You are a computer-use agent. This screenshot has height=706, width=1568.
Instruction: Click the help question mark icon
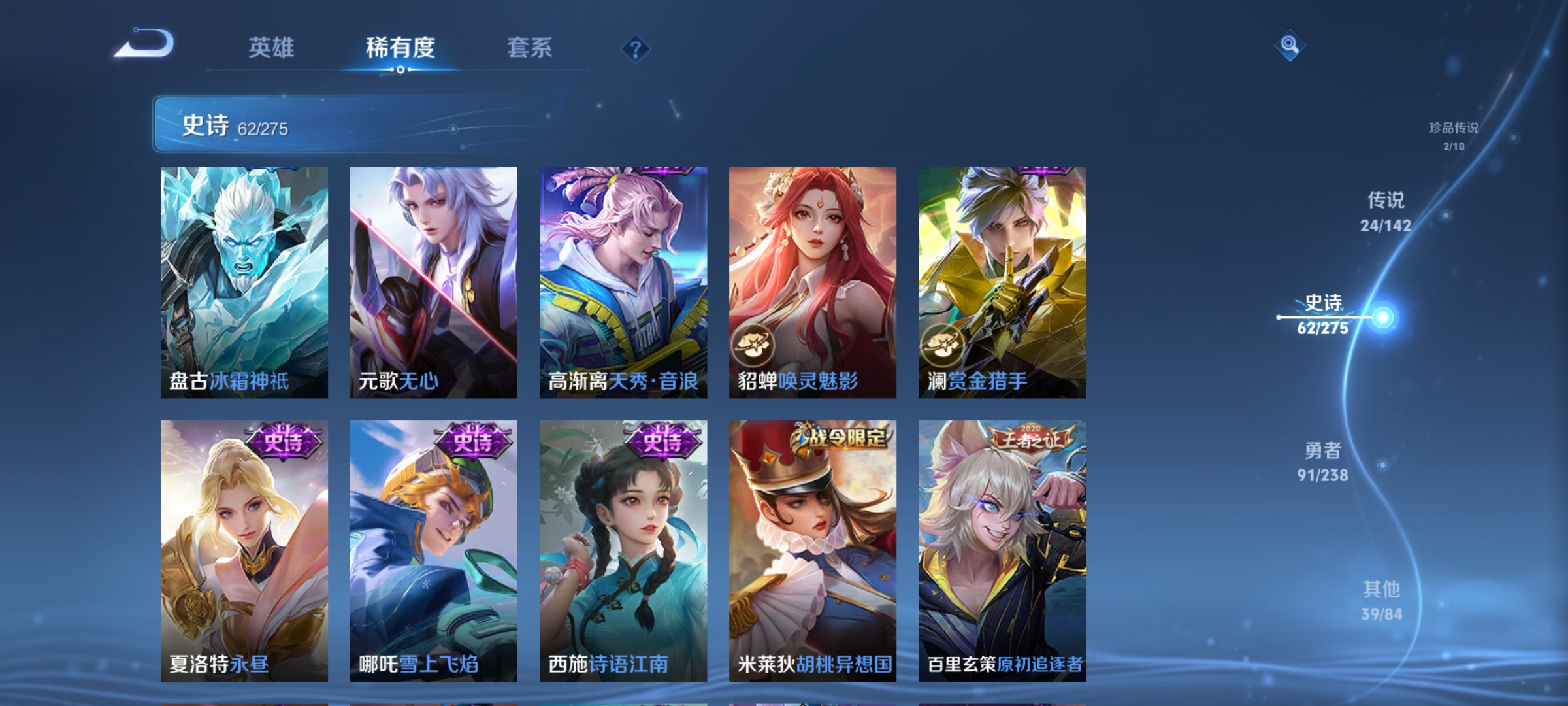coord(636,48)
